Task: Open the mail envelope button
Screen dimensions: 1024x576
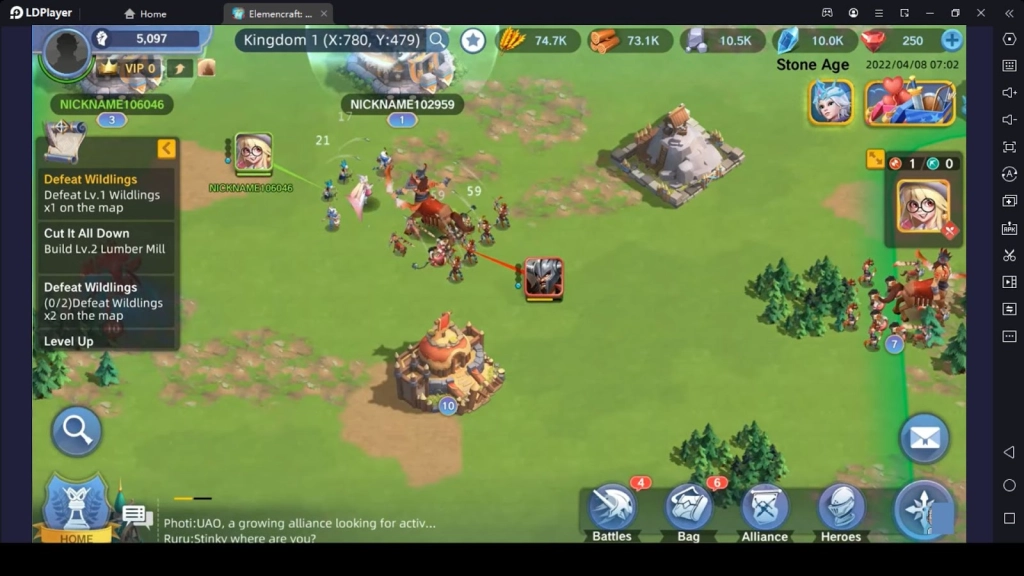Action: pos(923,440)
